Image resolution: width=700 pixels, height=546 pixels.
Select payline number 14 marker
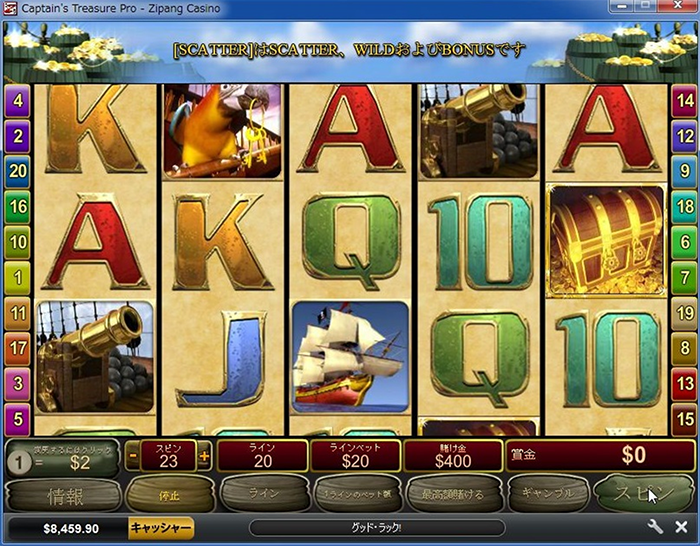click(683, 101)
